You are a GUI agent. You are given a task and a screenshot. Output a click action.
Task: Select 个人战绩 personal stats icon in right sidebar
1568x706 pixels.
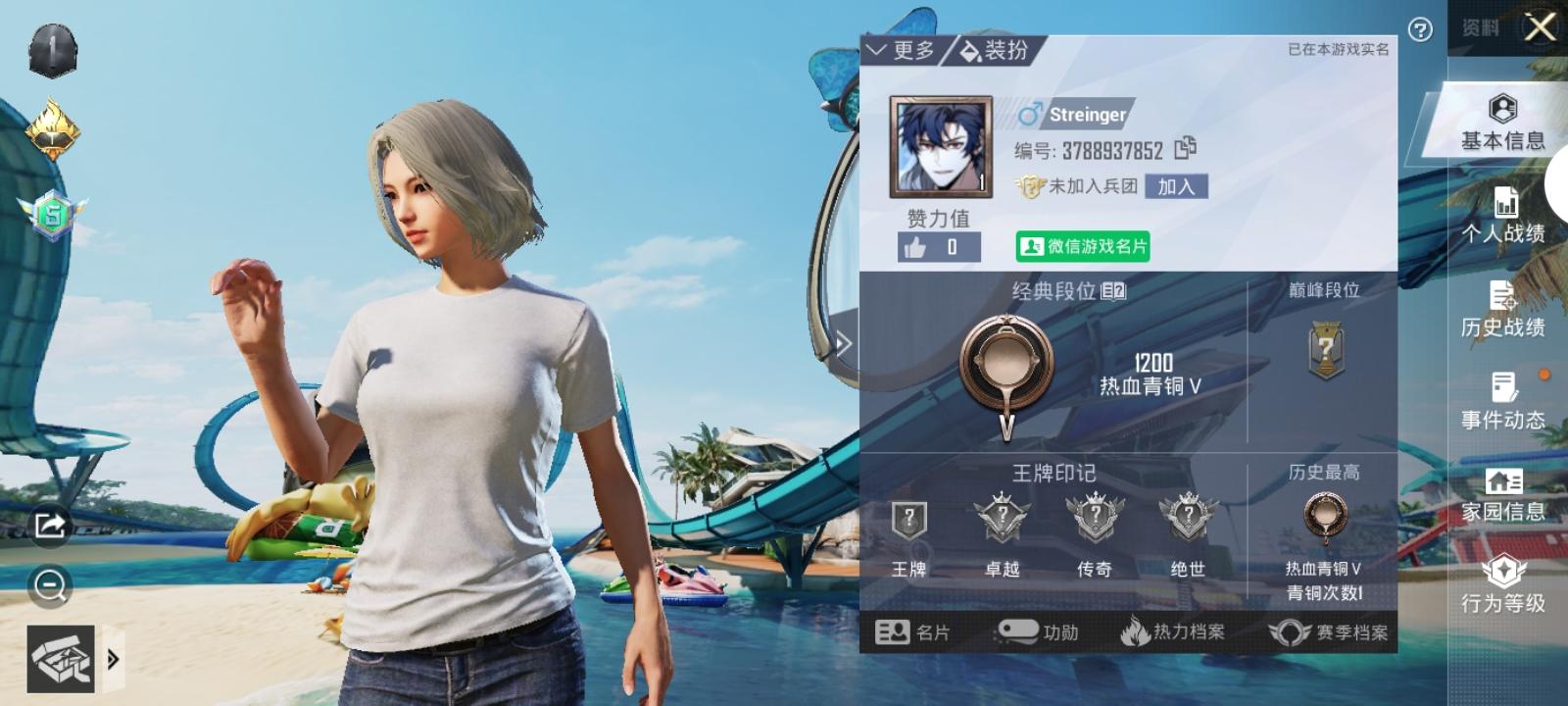[1504, 208]
